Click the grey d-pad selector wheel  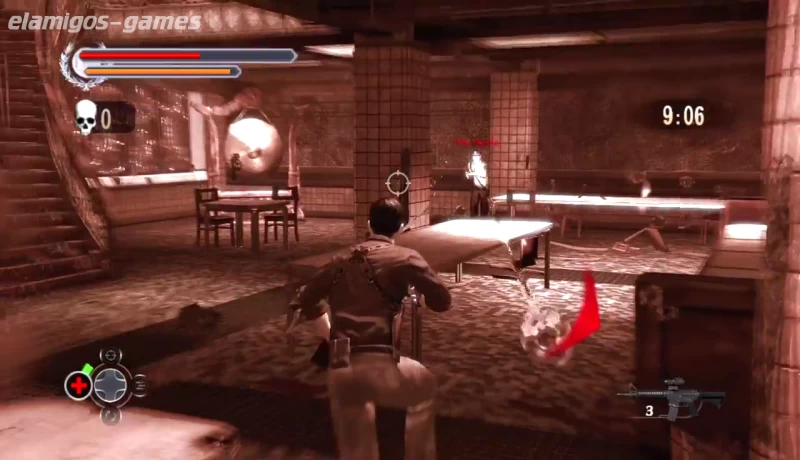tap(111, 385)
